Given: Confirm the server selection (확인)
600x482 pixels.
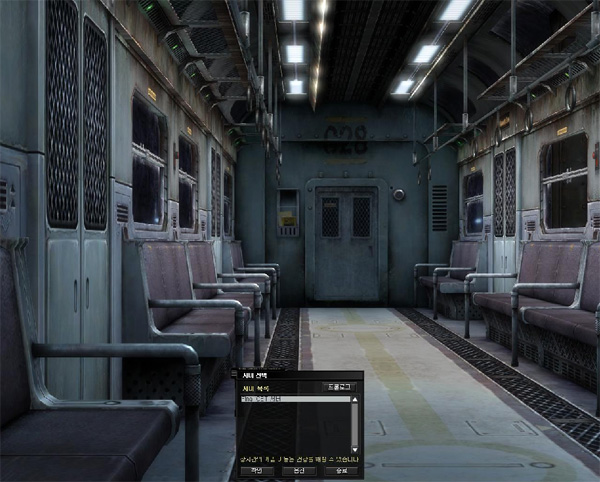Looking at the screenshot, I should point(257,468).
